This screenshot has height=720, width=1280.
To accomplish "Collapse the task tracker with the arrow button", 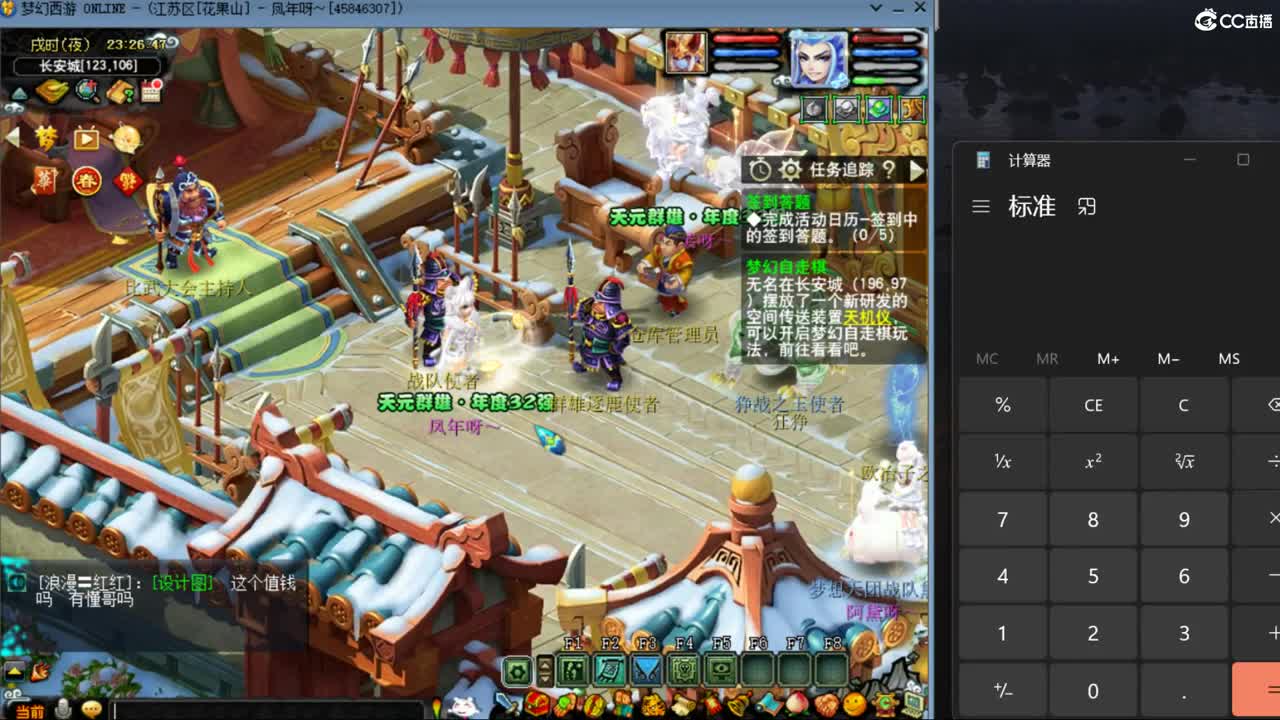I will pyautogui.click(x=916, y=169).
